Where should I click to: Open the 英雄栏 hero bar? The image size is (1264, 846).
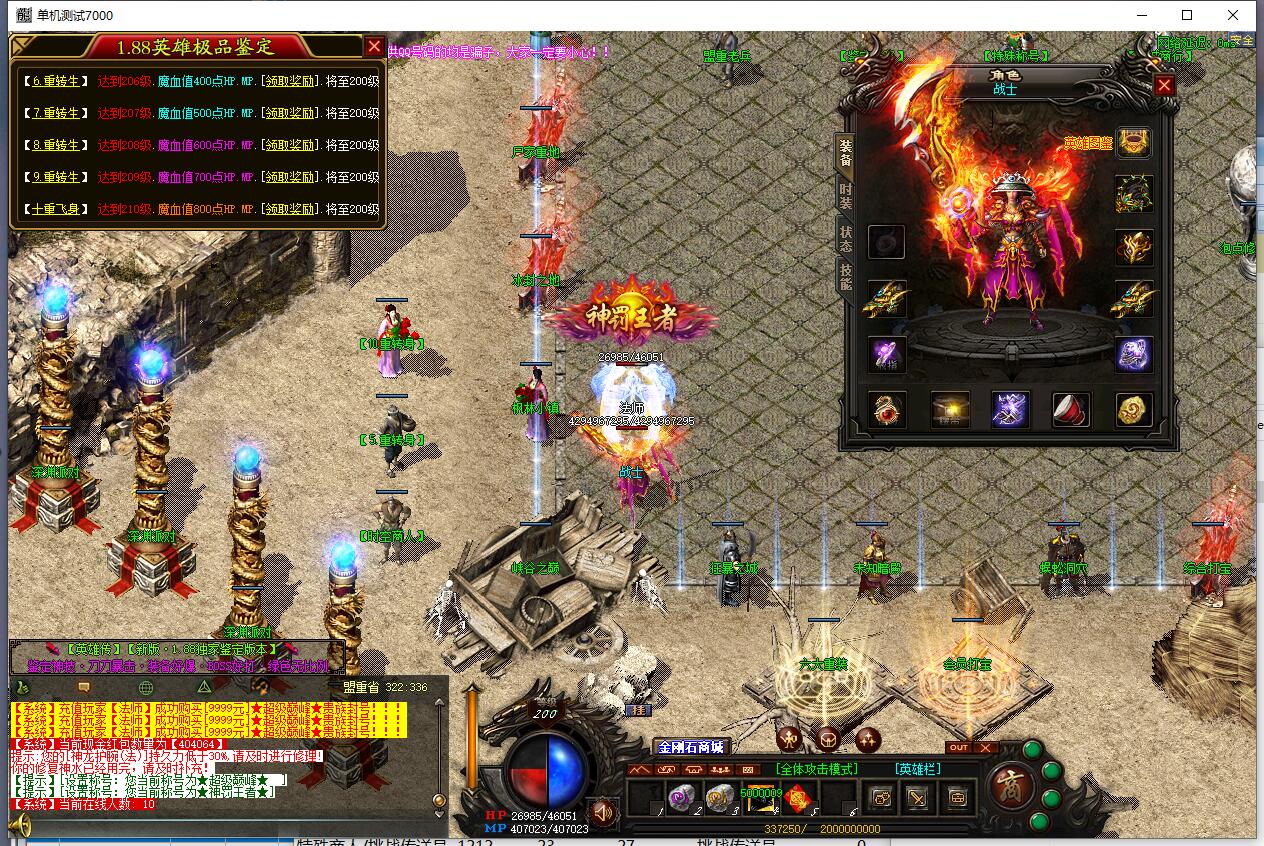tap(919, 769)
